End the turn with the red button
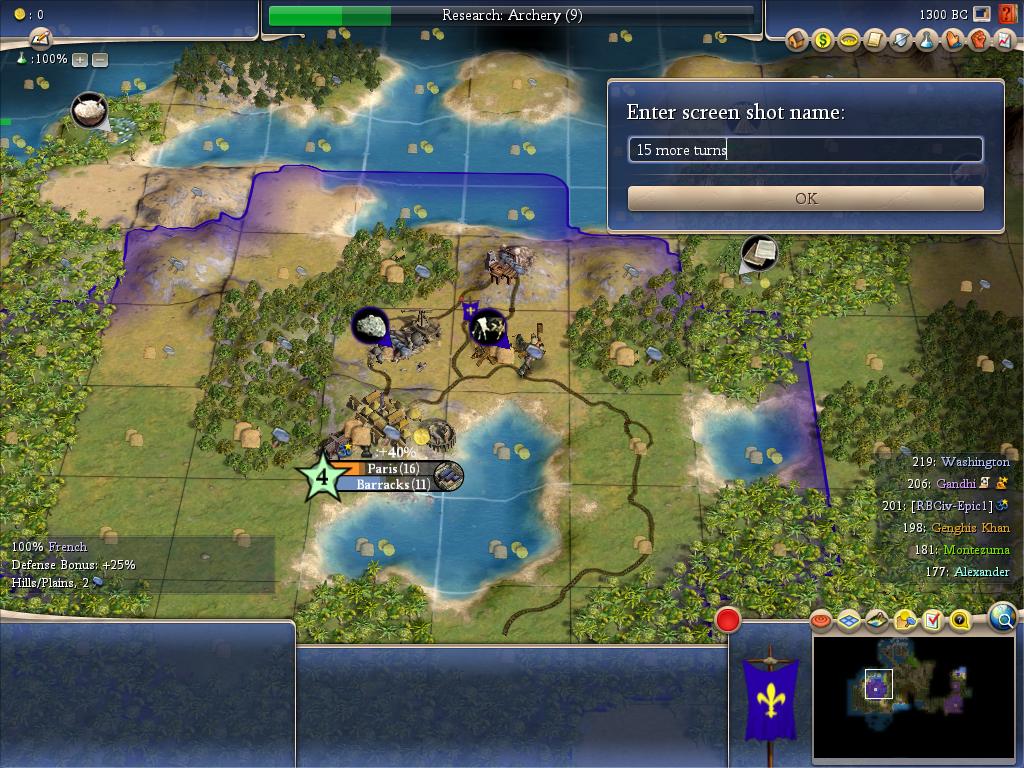The height and width of the screenshot is (768, 1024). [728, 620]
